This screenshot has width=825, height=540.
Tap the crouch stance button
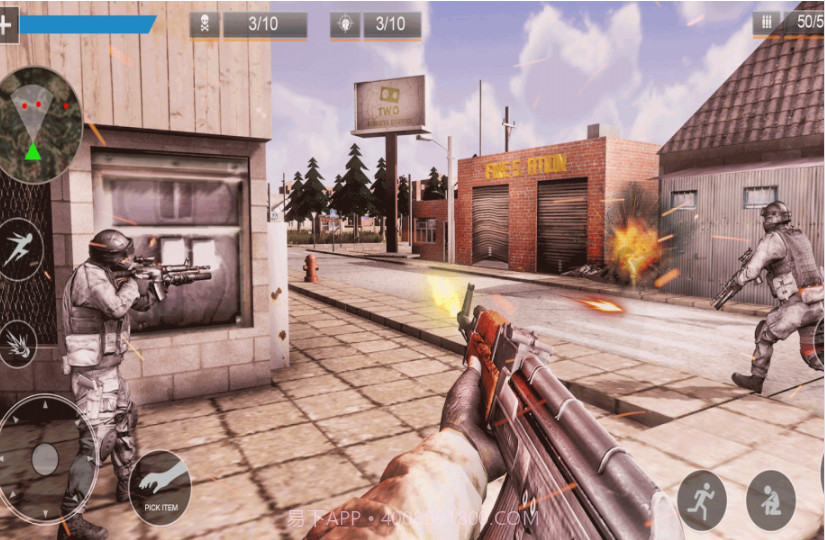(771, 500)
